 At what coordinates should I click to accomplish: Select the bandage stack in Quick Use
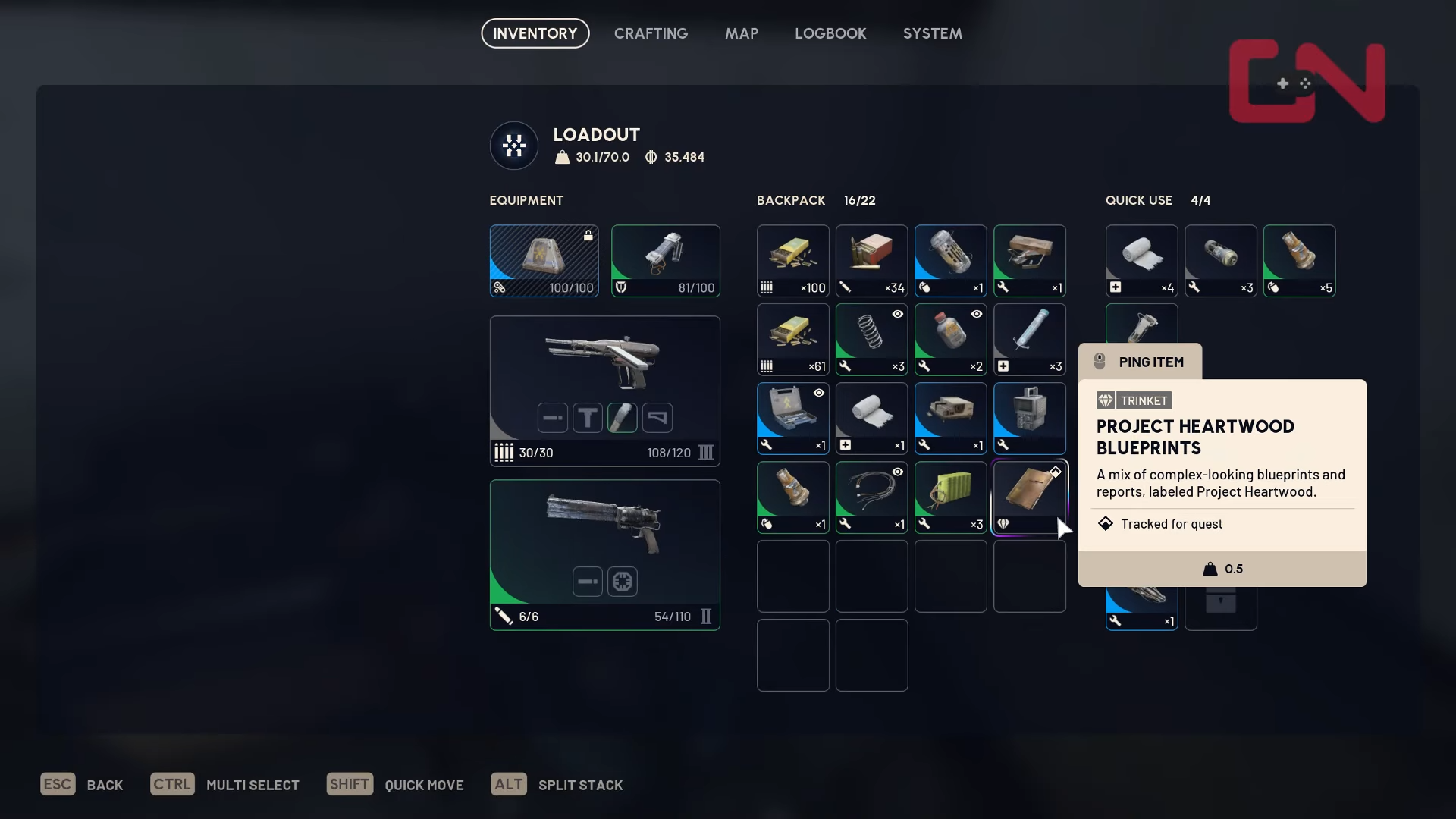pos(1141,260)
